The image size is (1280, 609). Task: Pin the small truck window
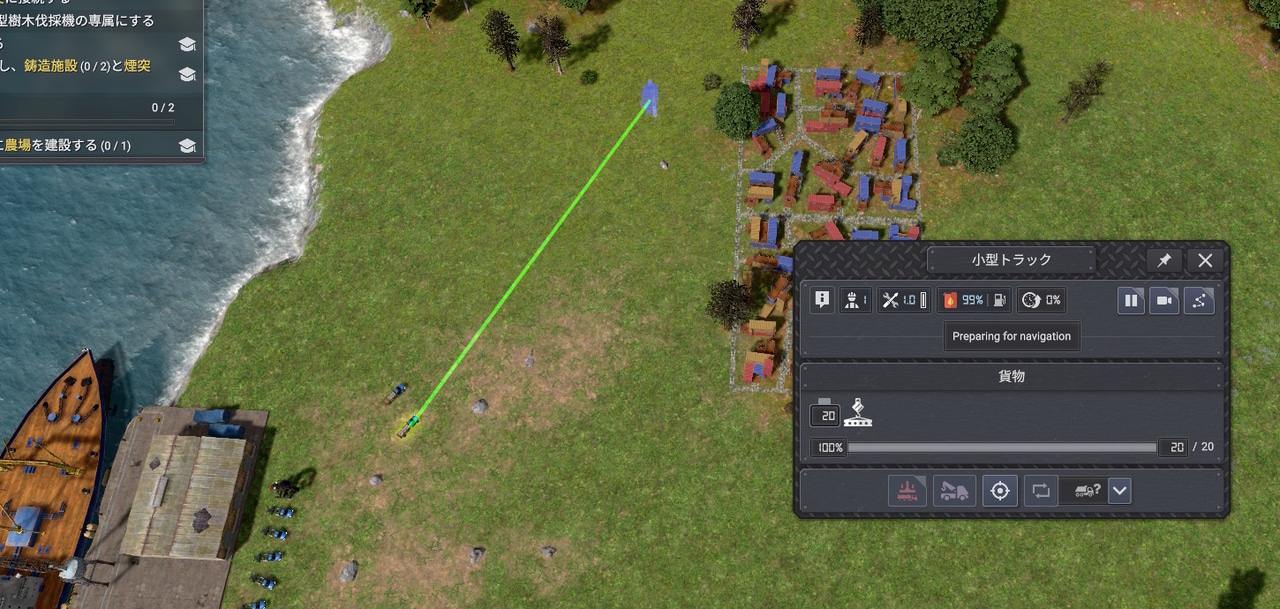tap(1164, 260)
